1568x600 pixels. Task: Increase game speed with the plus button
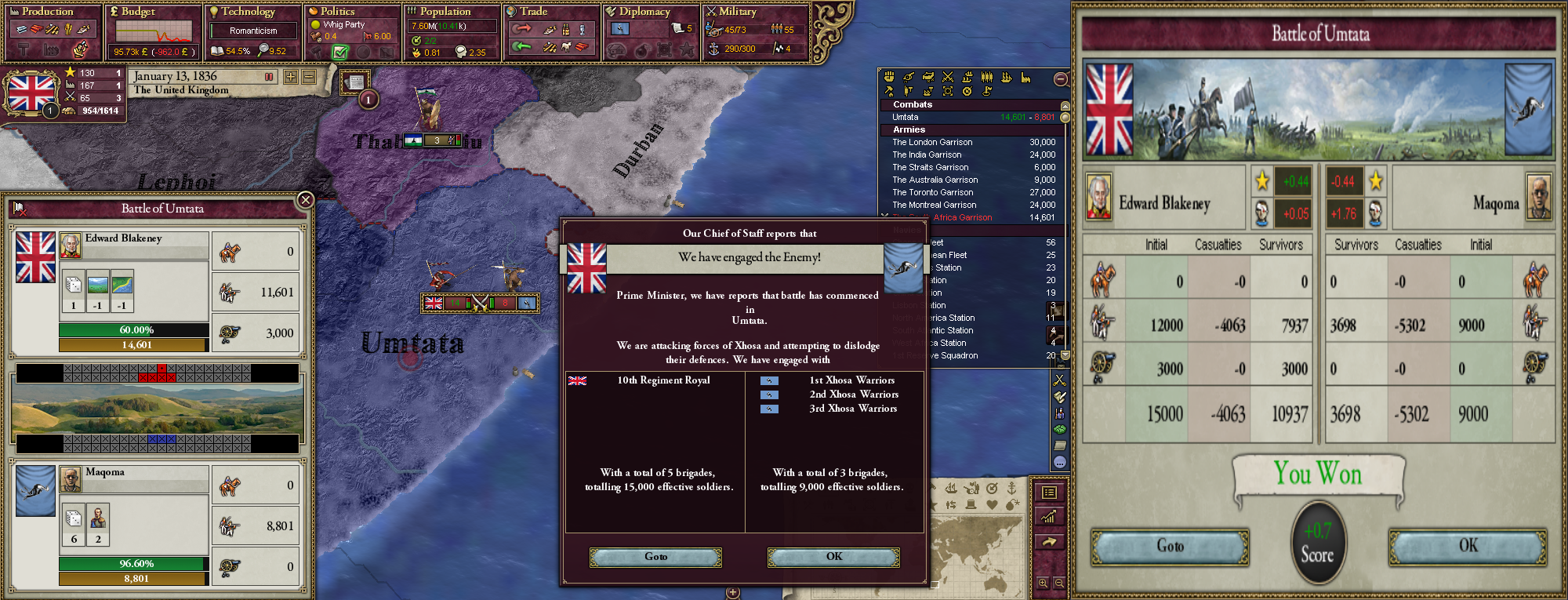(290, 76)
